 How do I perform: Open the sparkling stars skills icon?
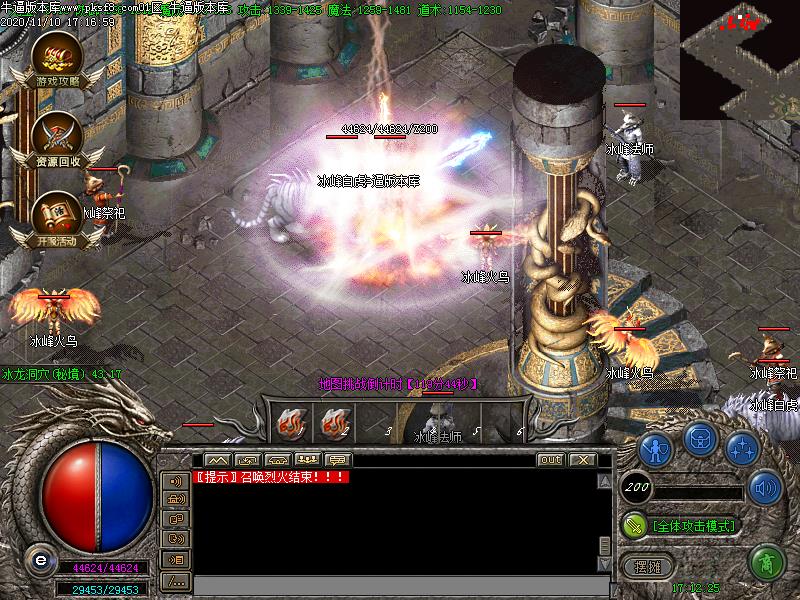coord(741,447)
